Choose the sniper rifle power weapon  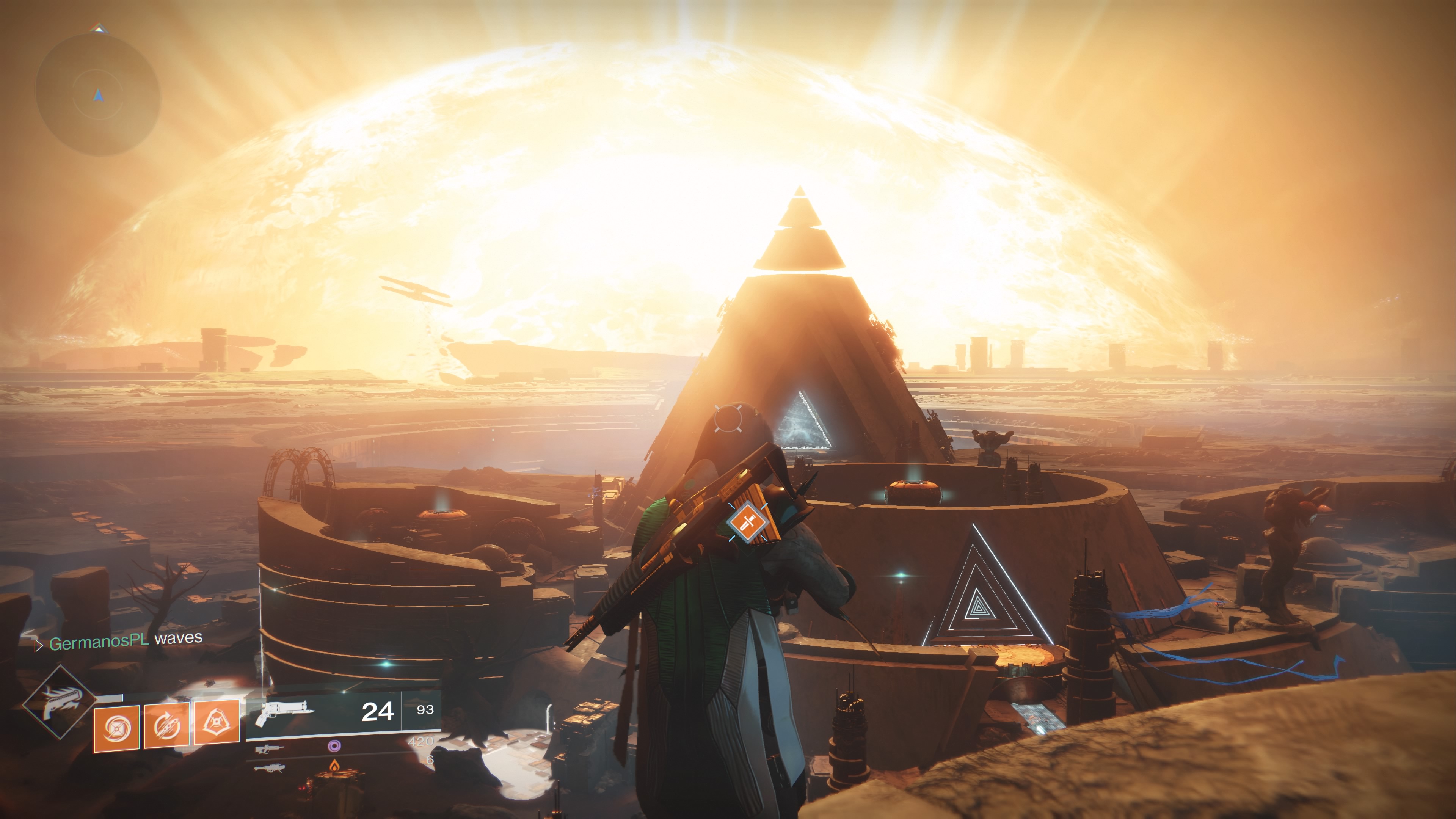(x=269, y=769)
